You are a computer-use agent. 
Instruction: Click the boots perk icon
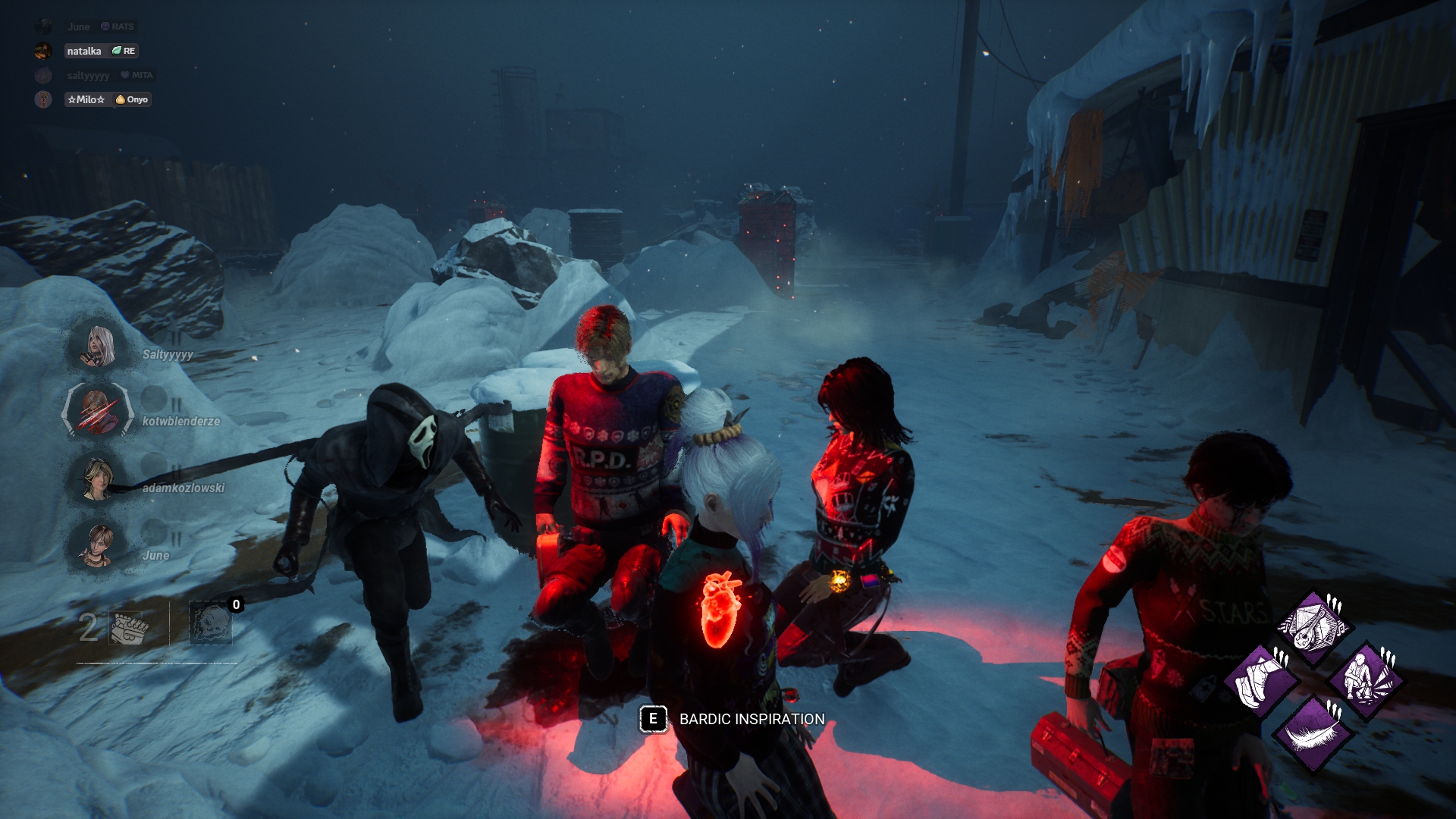[1262, 680]
